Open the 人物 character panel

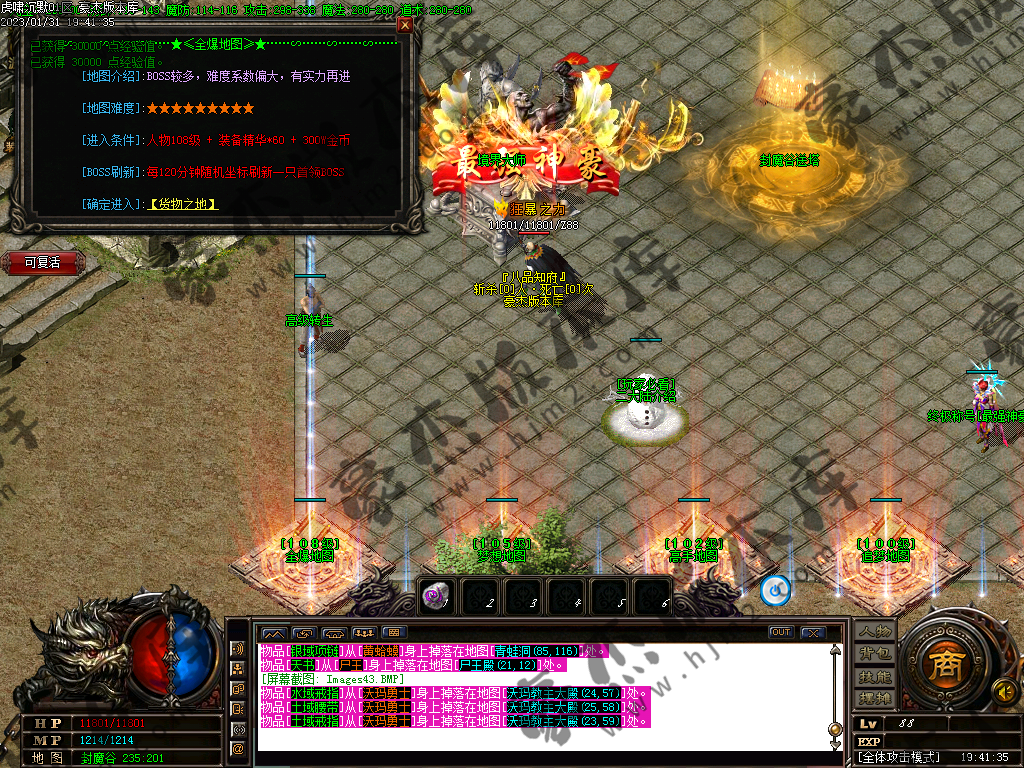[873, 632]
